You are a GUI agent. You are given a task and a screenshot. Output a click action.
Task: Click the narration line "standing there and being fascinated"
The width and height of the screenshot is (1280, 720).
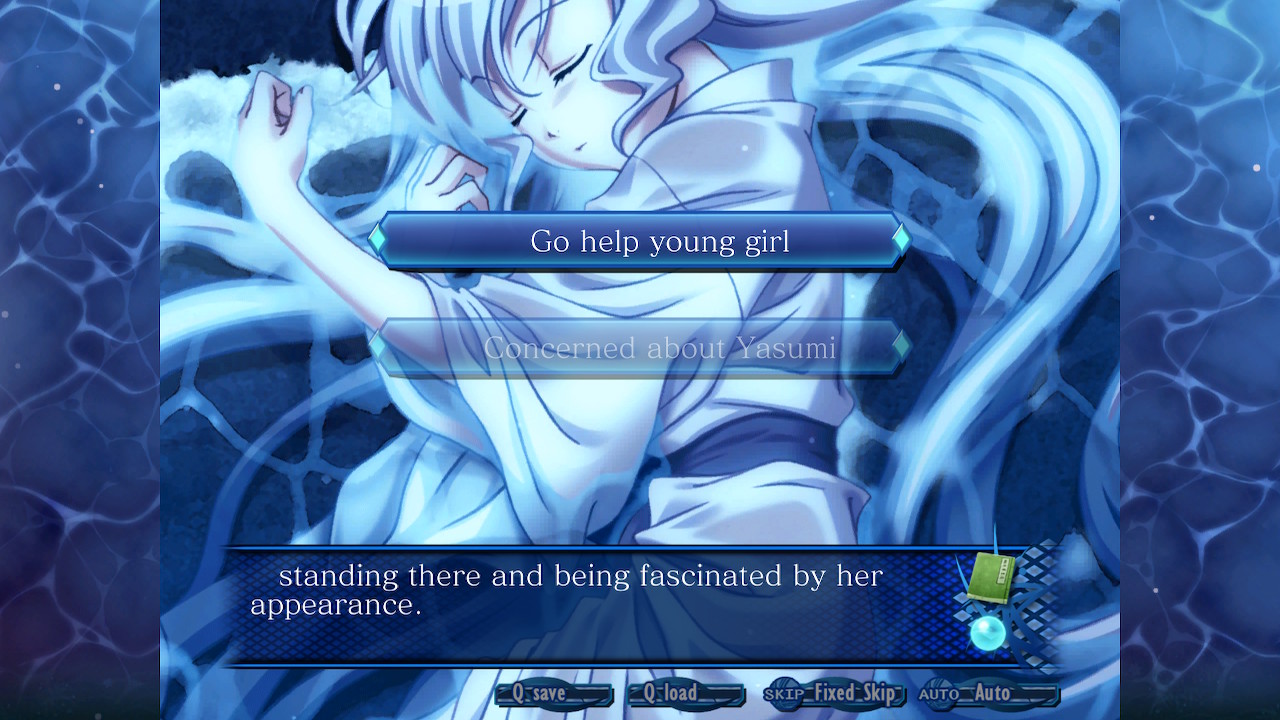click(583, 575)
